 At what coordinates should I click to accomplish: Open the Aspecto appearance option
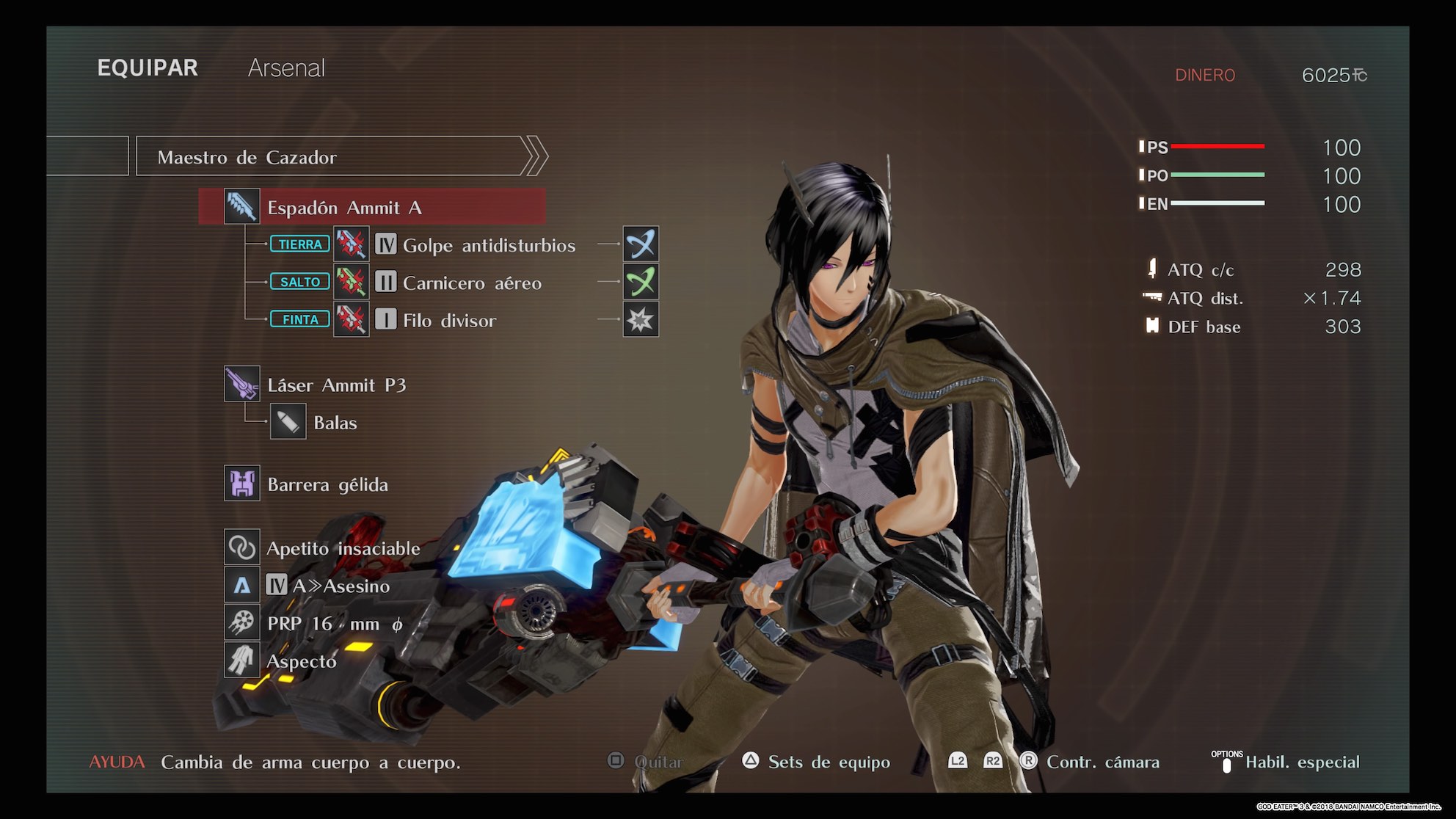click(x=301, y=660)
